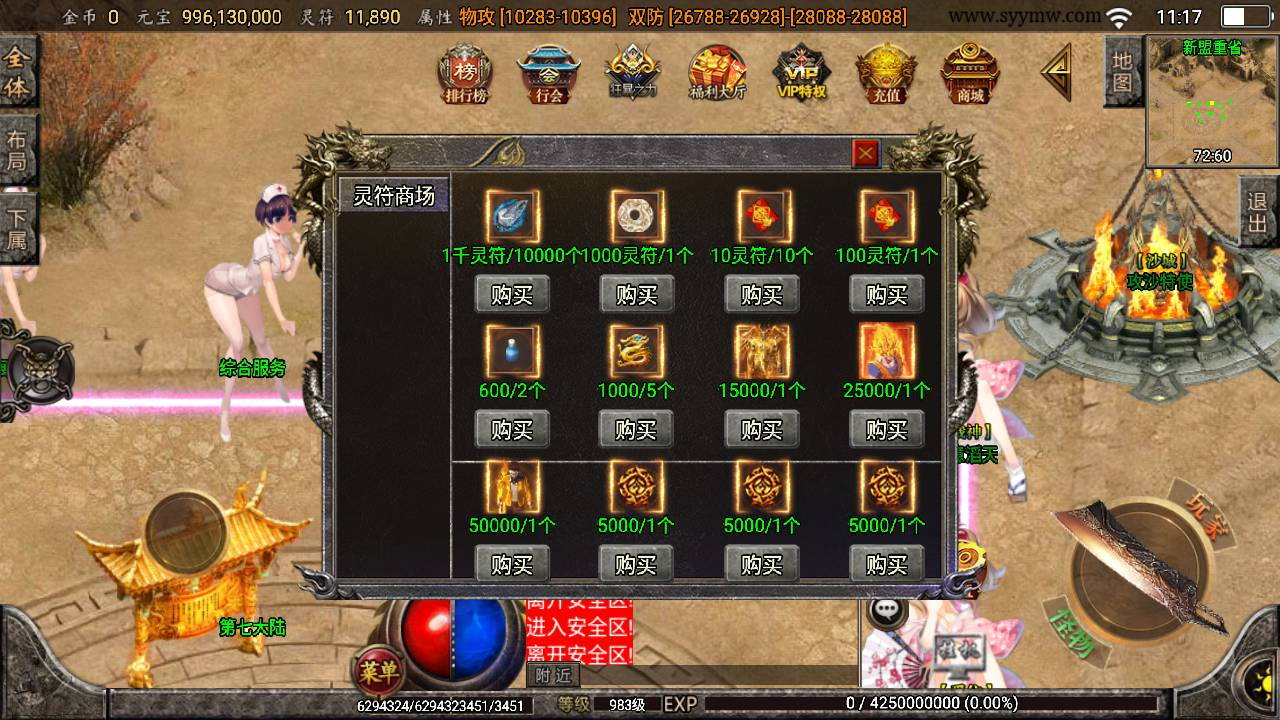
Task: Buy the 15000/1个 golden armor
Action: [x=761, y=430]
